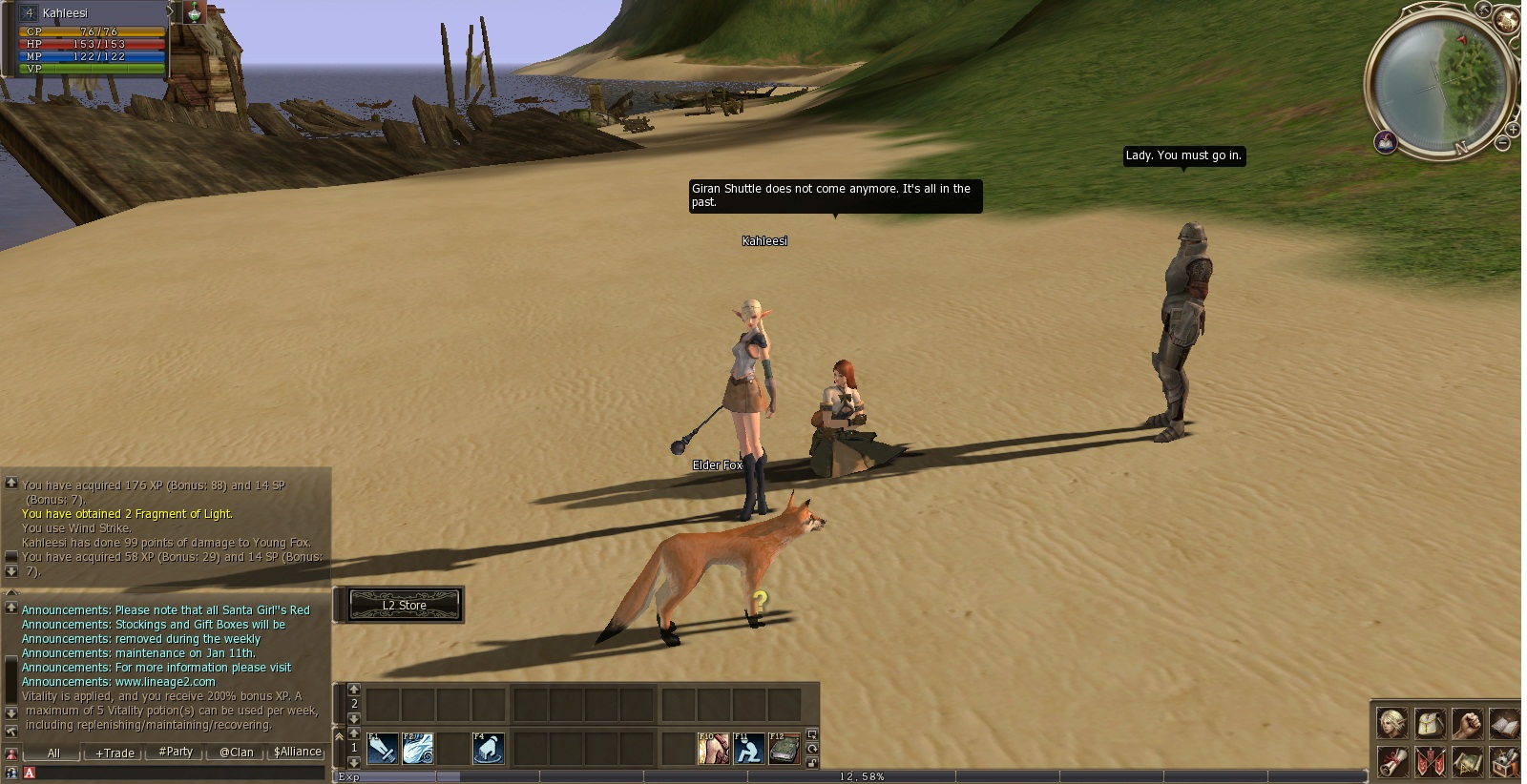
Task: Toggle the F11 sit/stand action
Action: coord(749,749)
